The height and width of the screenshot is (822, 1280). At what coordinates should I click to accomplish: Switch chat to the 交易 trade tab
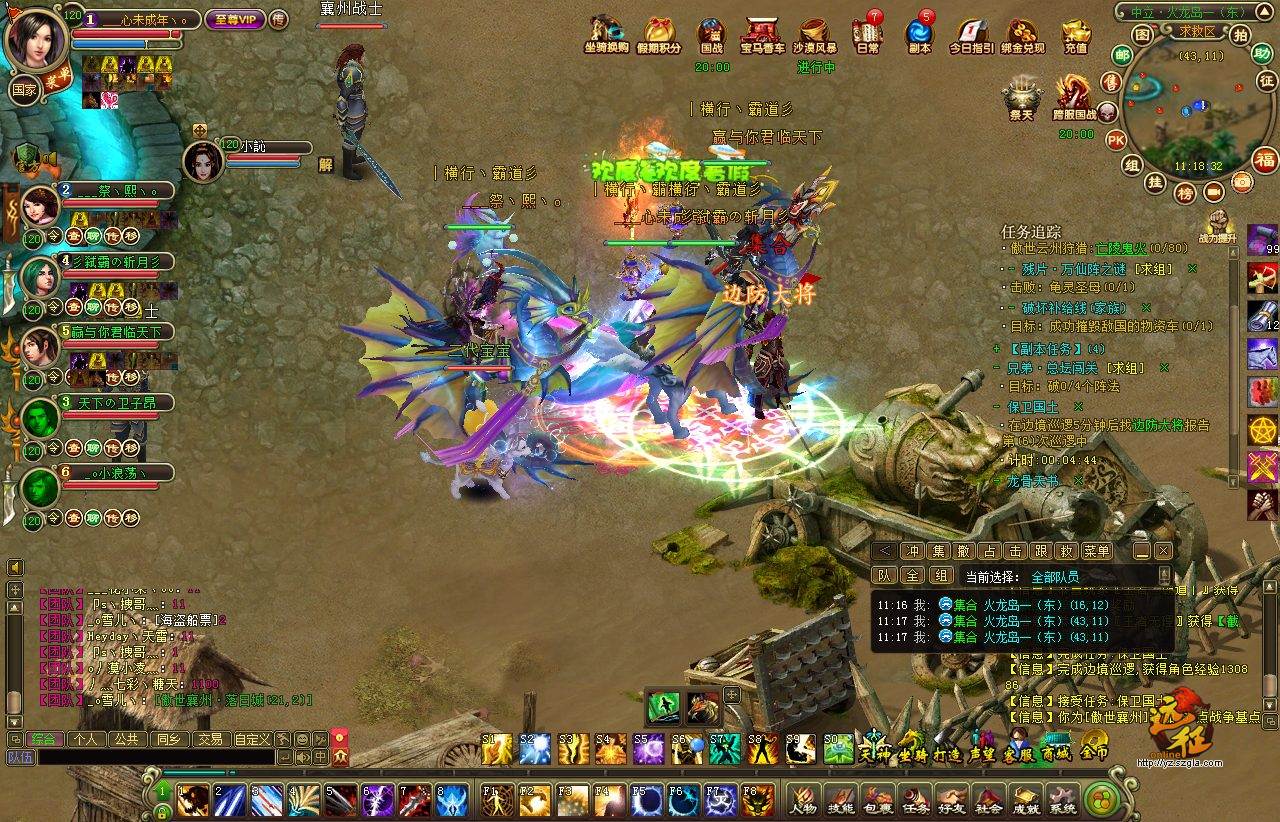(x=209, y=739)
